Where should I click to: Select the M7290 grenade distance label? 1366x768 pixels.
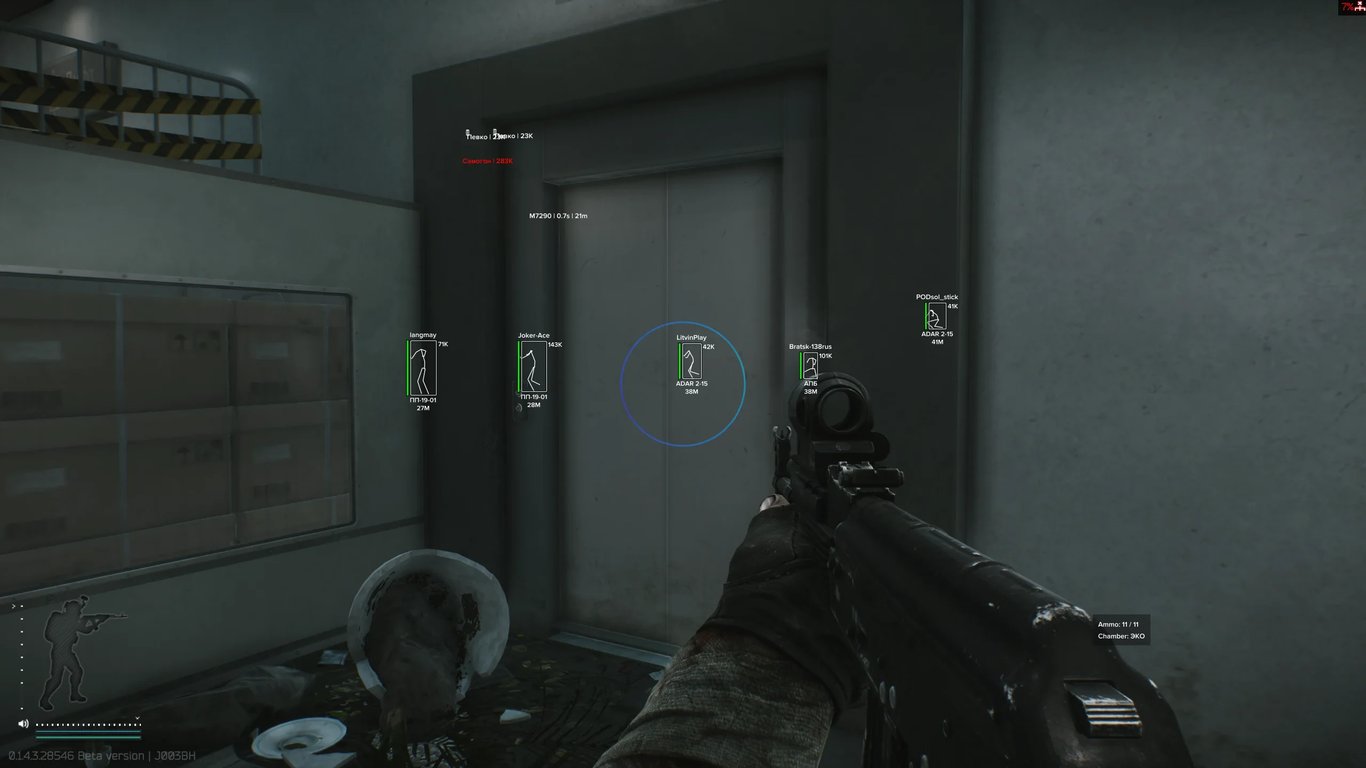coord(558,215)
